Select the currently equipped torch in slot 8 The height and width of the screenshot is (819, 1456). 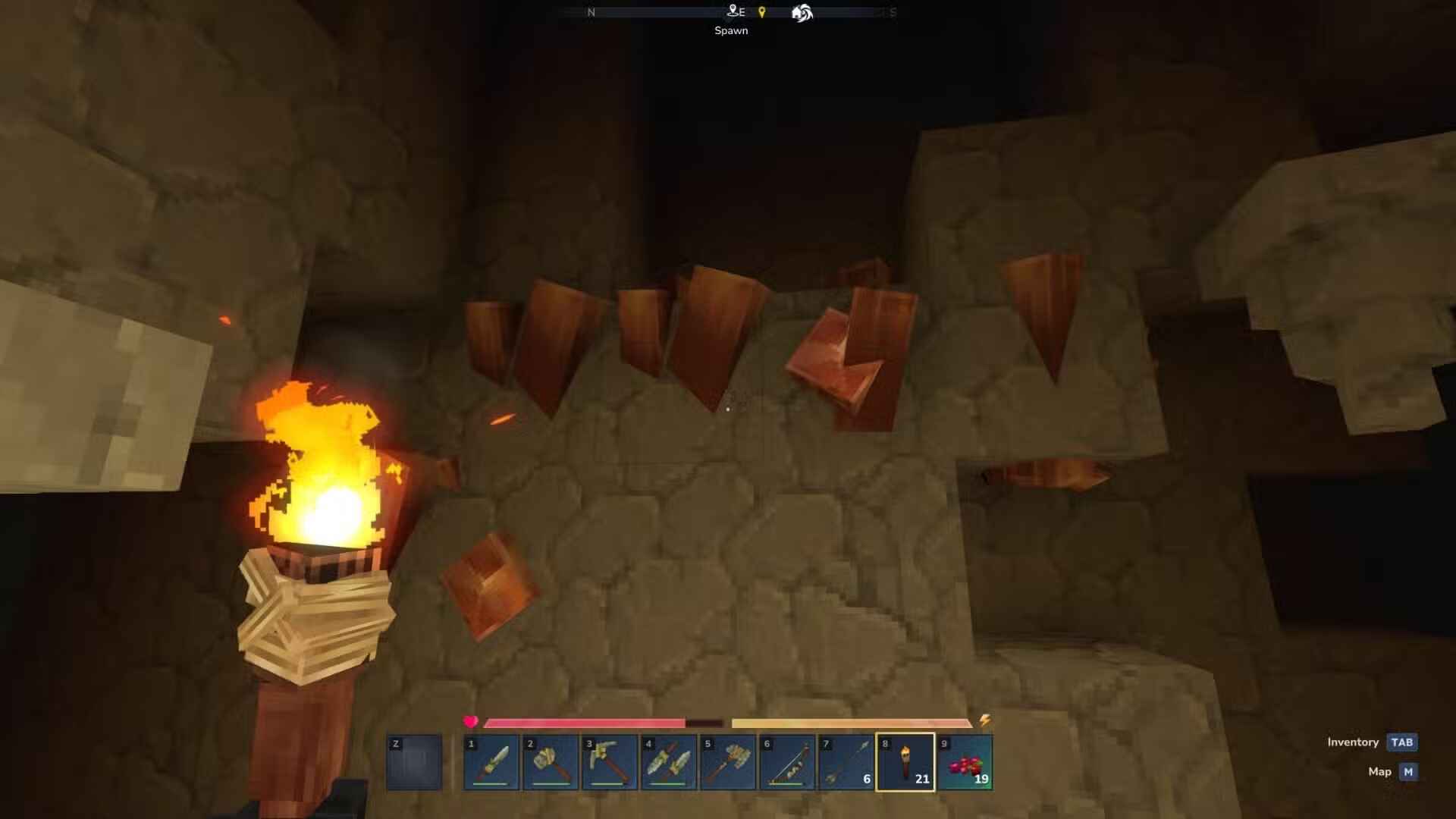[905, 762]
